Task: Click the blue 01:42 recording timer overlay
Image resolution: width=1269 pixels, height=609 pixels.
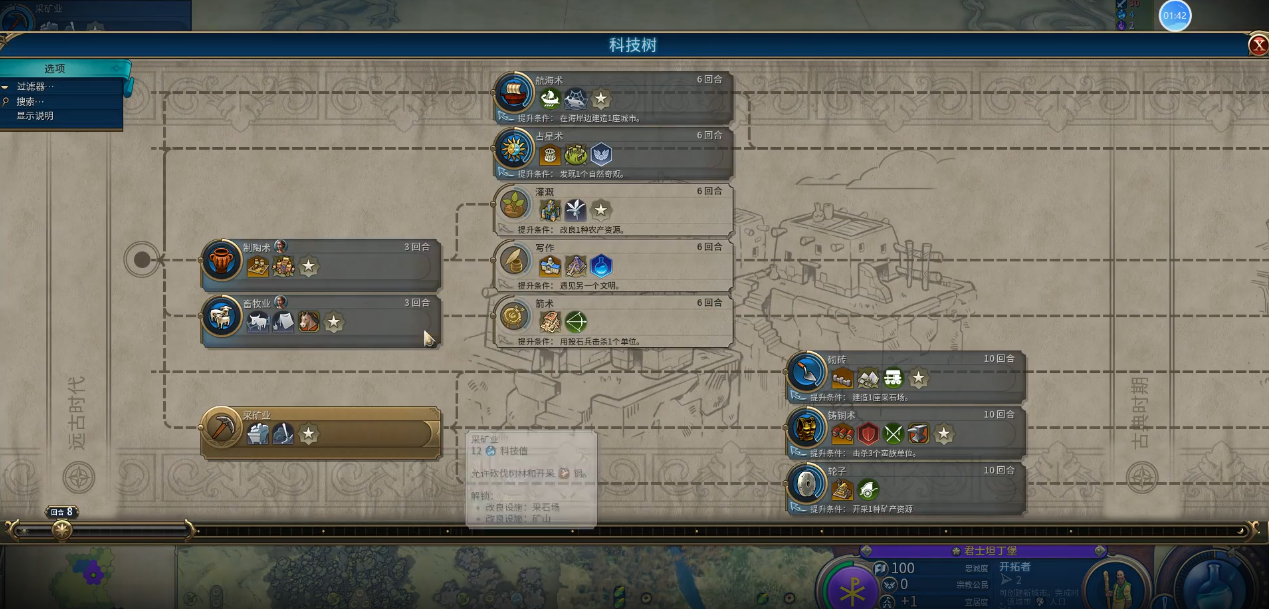Action: point(1175,15)
